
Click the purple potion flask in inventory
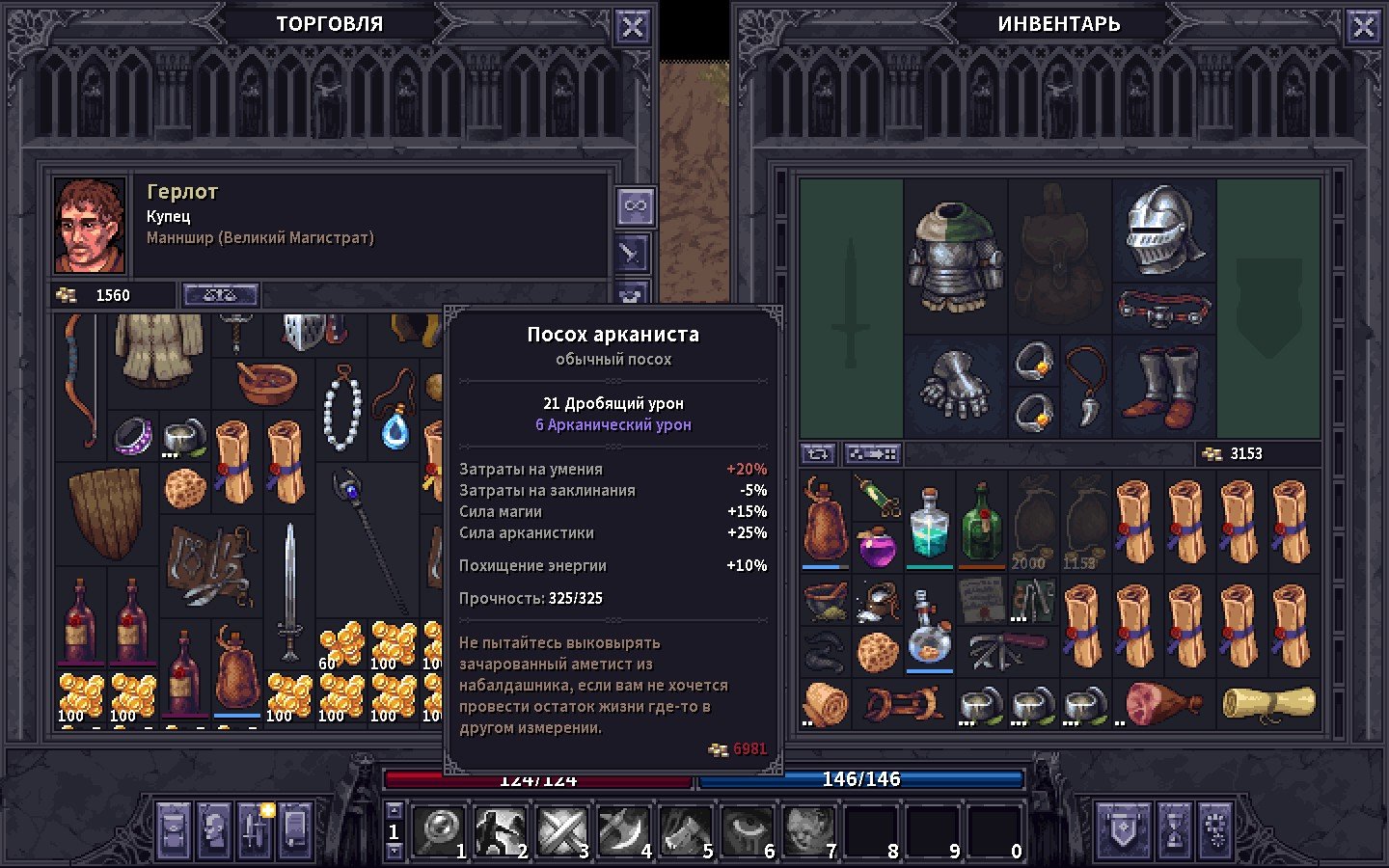point(877,547)
